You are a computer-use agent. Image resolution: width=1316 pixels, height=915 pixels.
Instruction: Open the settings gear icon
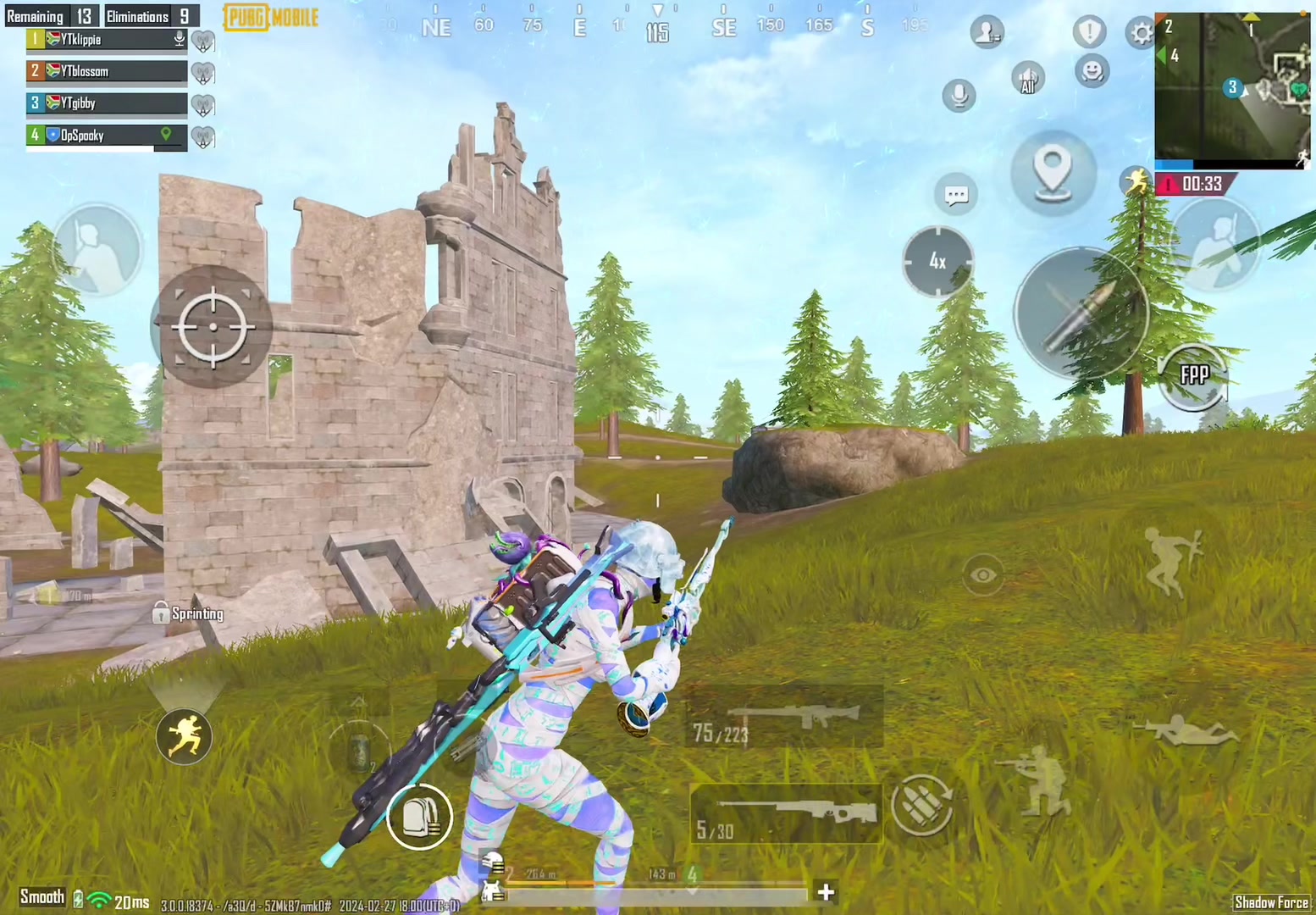tap(1142, 33)
